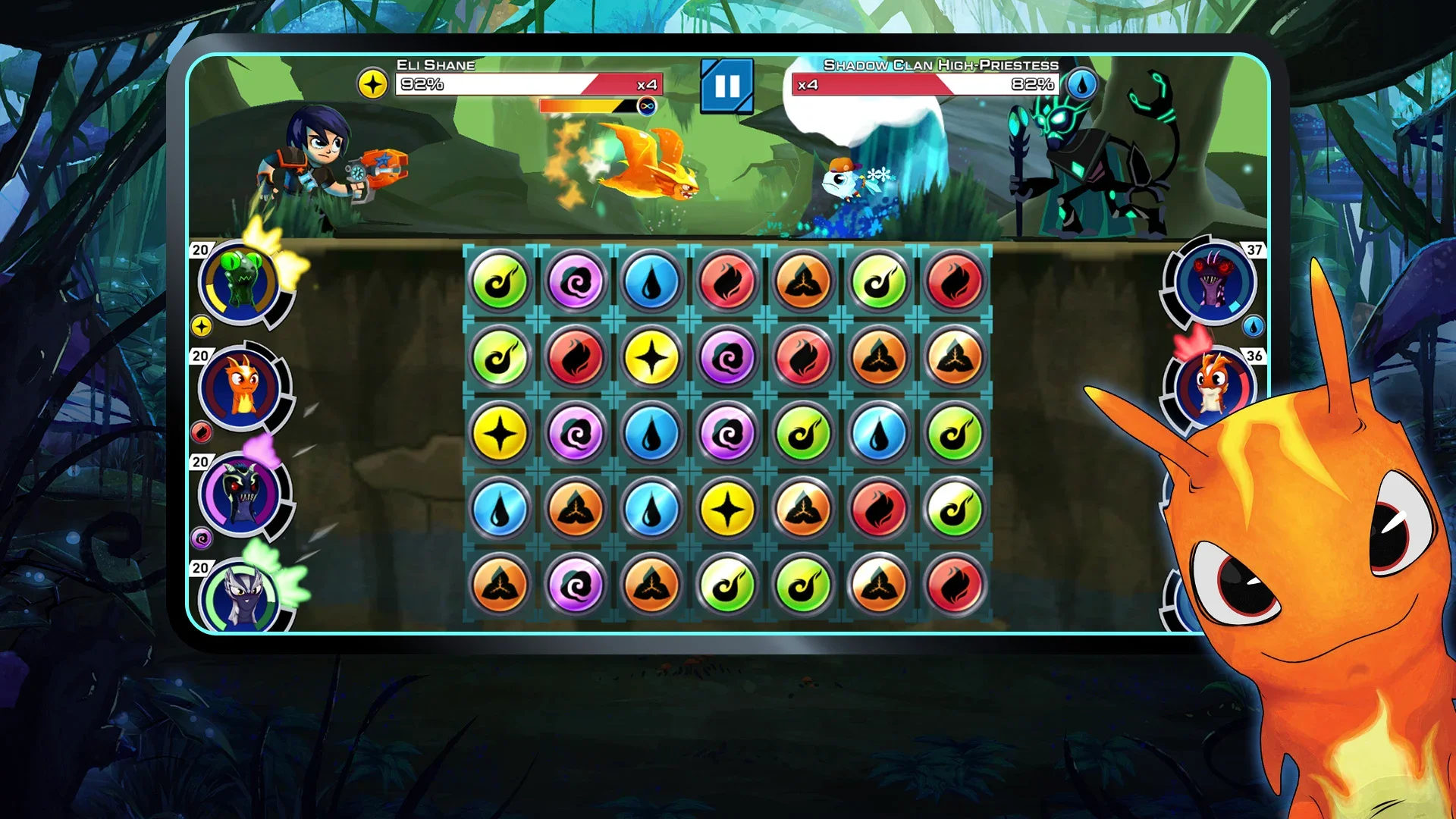Viewport: 1456px width, 819px height.
Task: Select water drop tile between two green tiles
Action: click(878, 434)
